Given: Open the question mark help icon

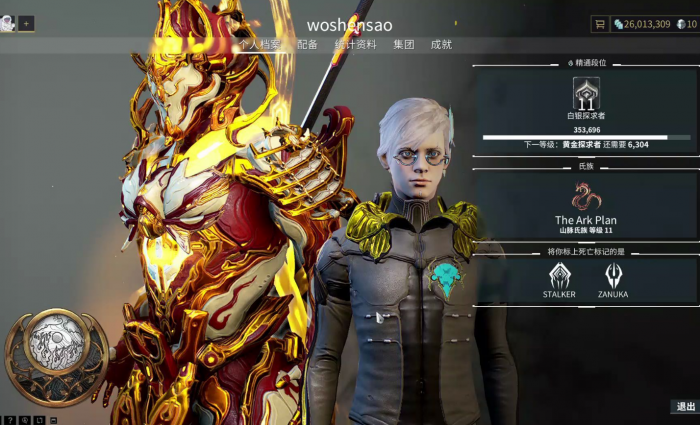Looking at the screenshot, I should point(8,420).
